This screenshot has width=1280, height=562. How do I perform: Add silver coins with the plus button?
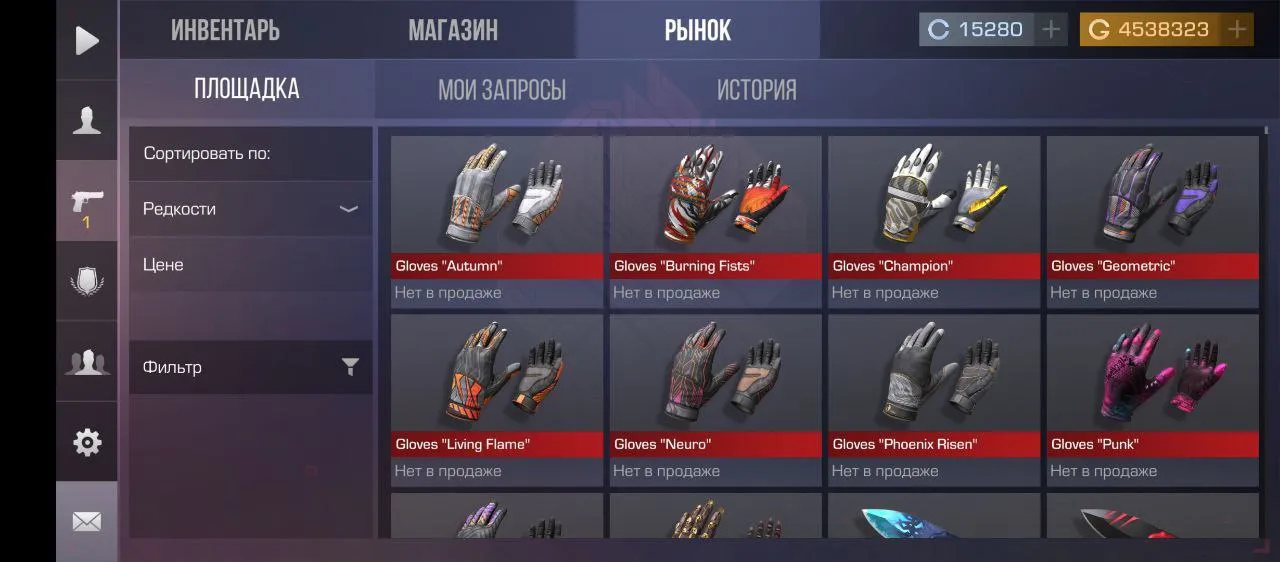click(x=1050, y=30)
